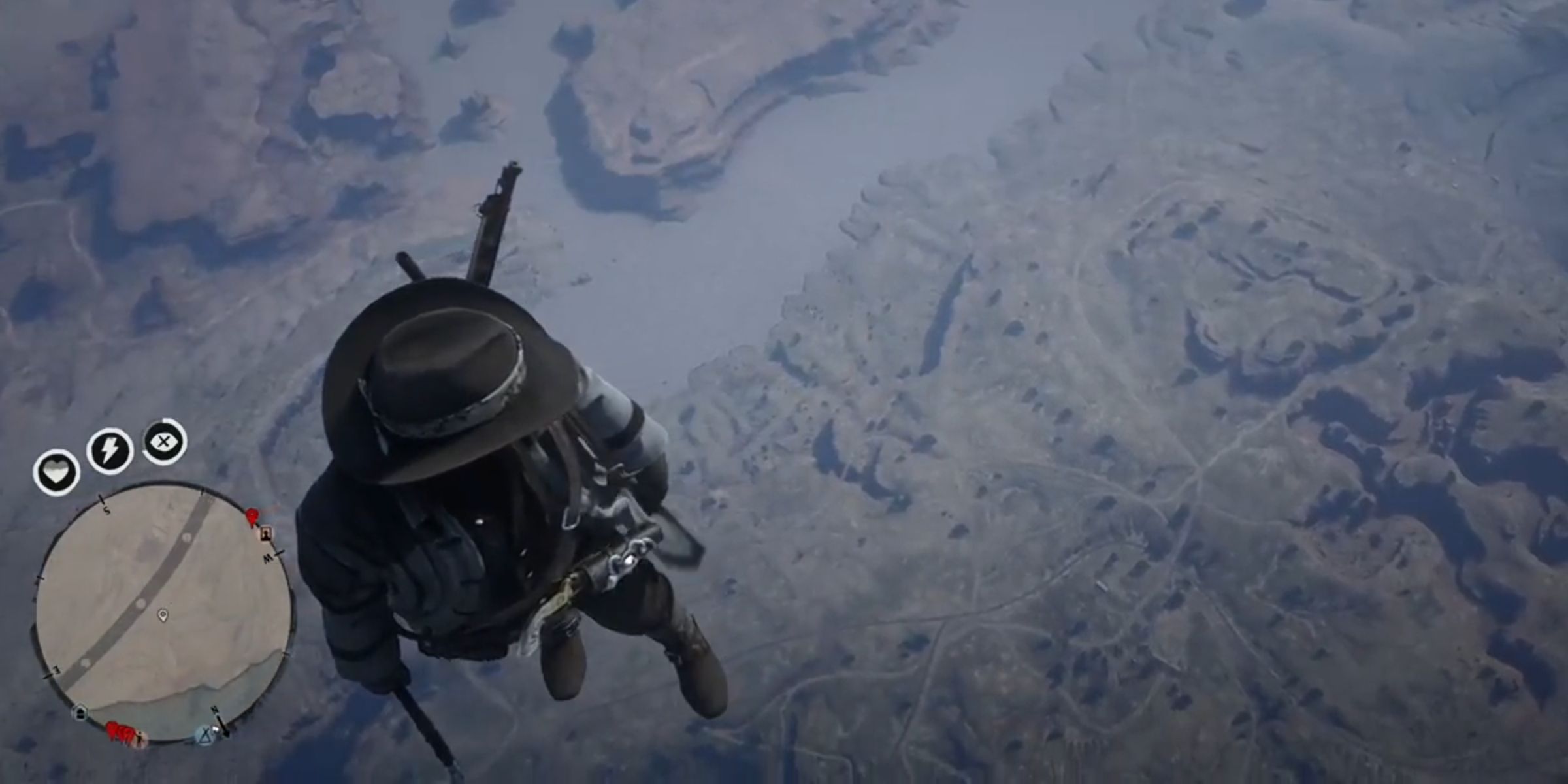Click the shelter icon on the minimap
This screenshot has width=1568, height=784.
pos(80,713)
